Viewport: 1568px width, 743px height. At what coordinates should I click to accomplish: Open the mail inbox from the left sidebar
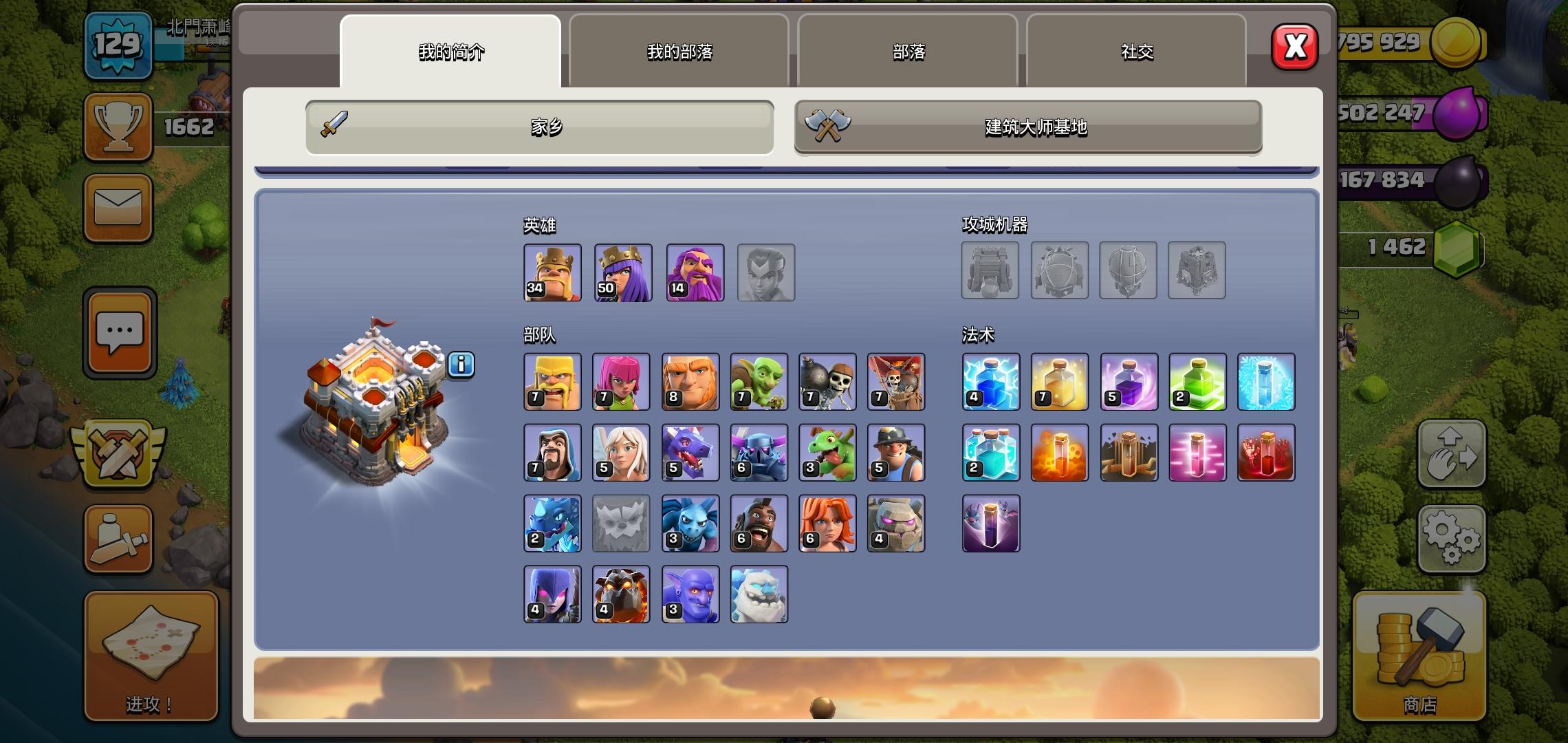click(118, 208)
